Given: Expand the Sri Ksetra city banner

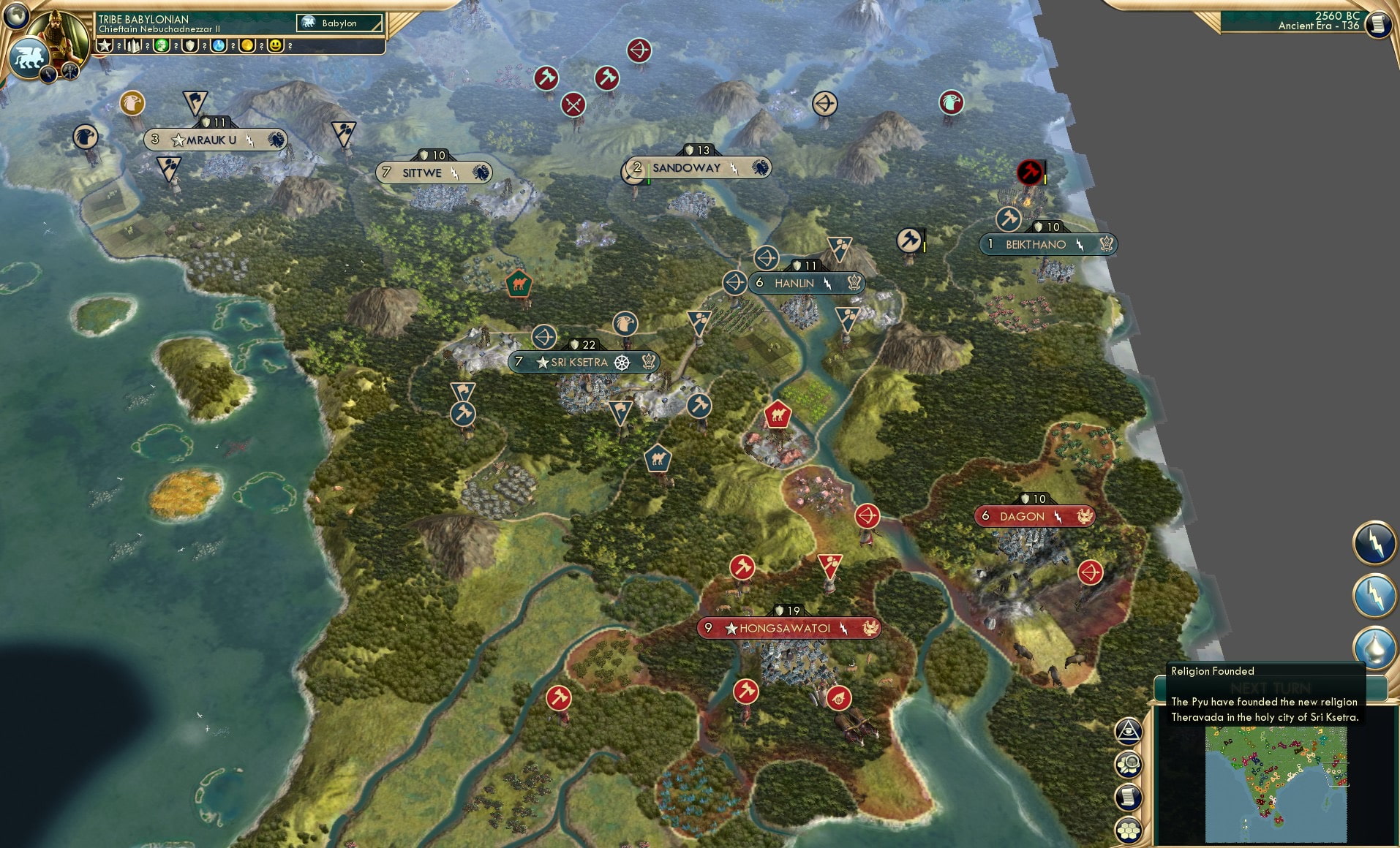Looking at the screenshot, I should point(582,362).
